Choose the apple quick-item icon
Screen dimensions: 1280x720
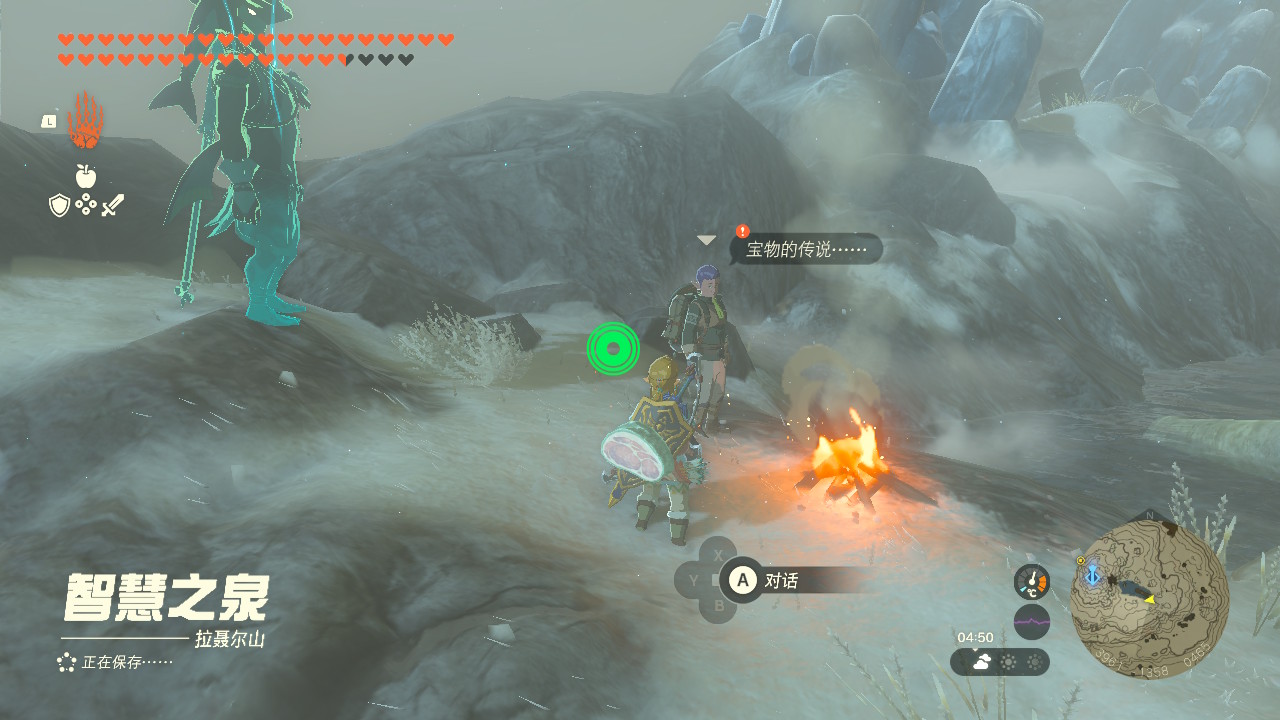[86, 176]
